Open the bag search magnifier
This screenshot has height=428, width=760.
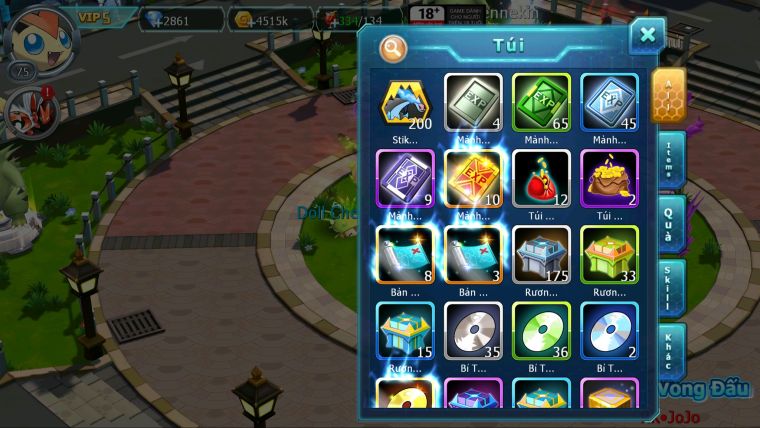393,47
